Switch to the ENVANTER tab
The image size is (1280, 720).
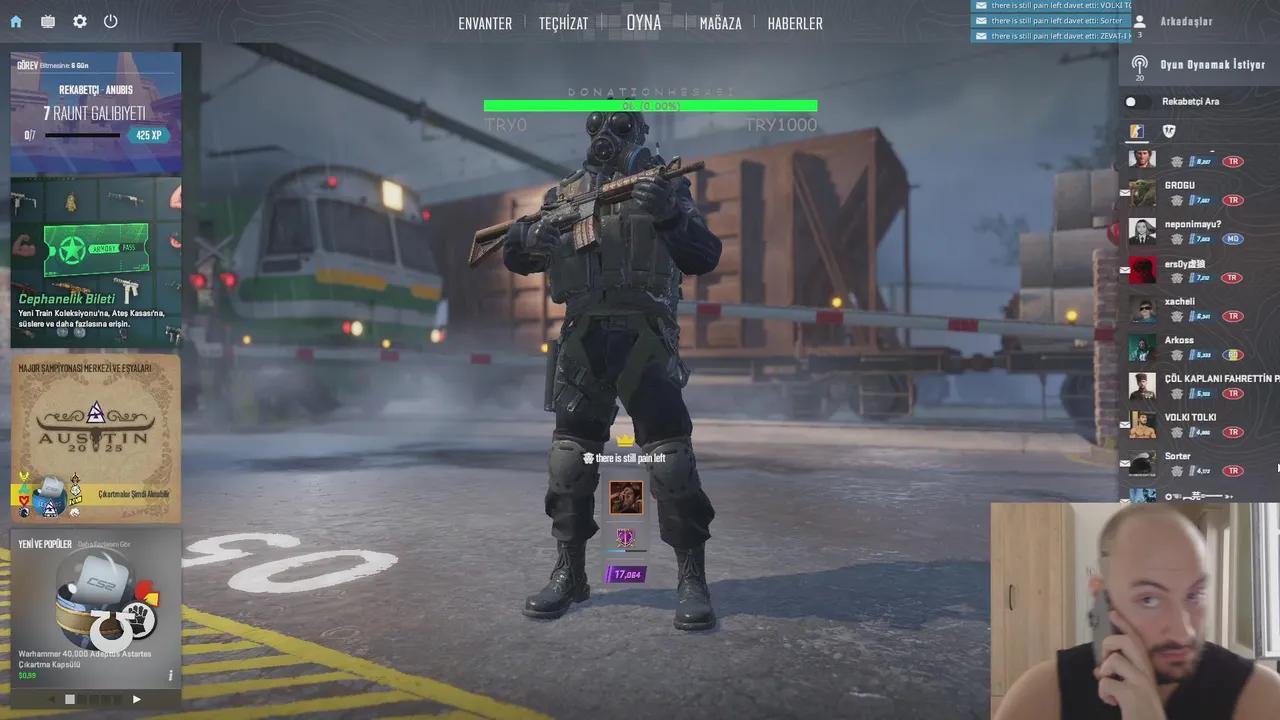485,23
